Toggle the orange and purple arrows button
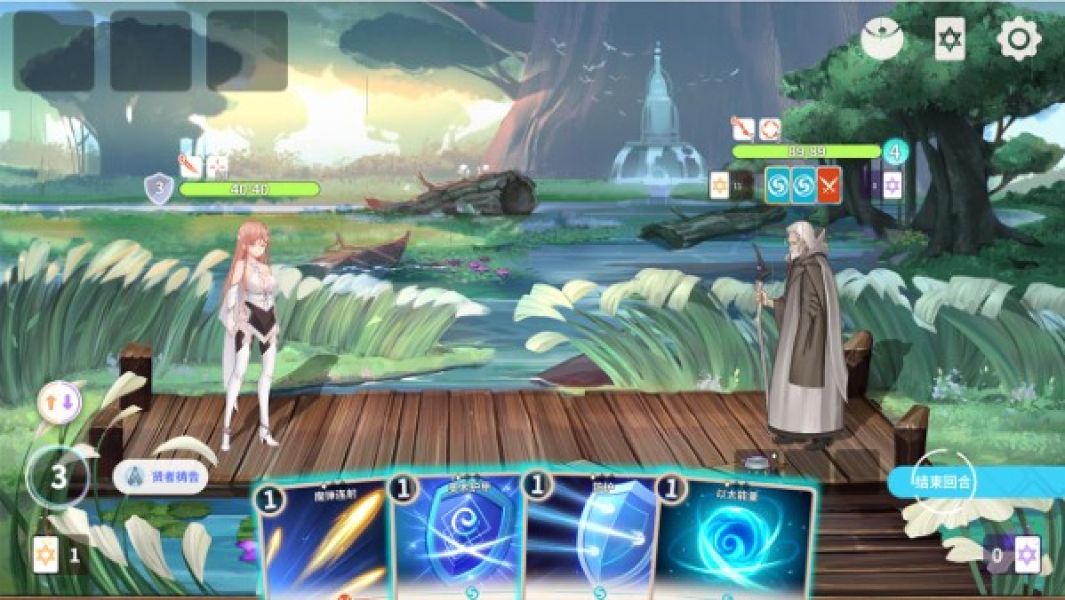Viewport: 1065px width, 600px height. (x=57, y=403)
